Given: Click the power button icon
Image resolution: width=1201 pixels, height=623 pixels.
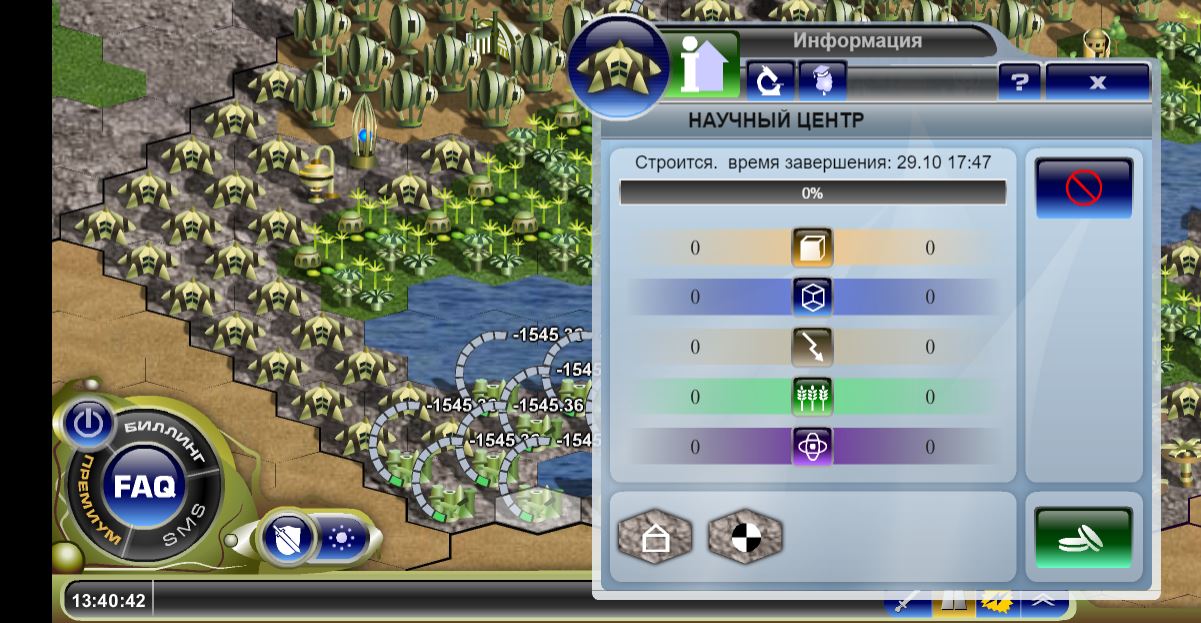Looking at the screenshot, I should point(88,424).
